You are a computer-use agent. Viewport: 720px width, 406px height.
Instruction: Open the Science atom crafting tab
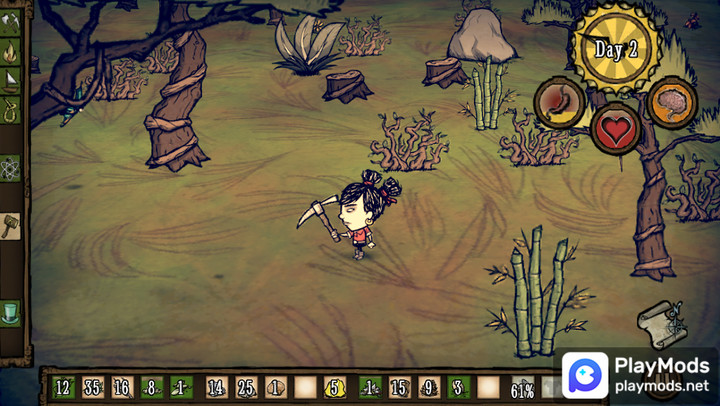(12, 167)
